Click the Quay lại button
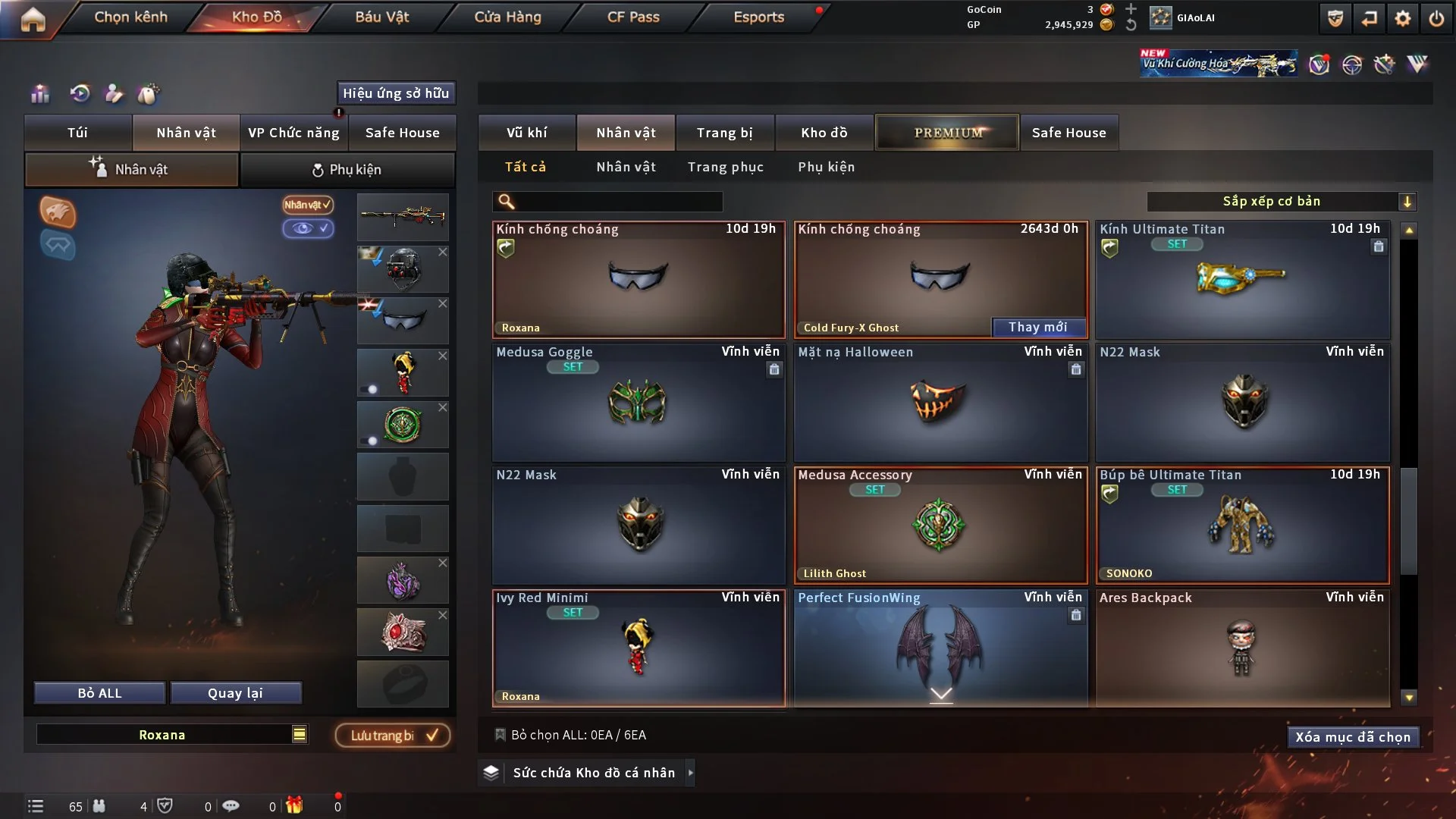The height and width of the screenshot is (819, 1456). (235, 693)
